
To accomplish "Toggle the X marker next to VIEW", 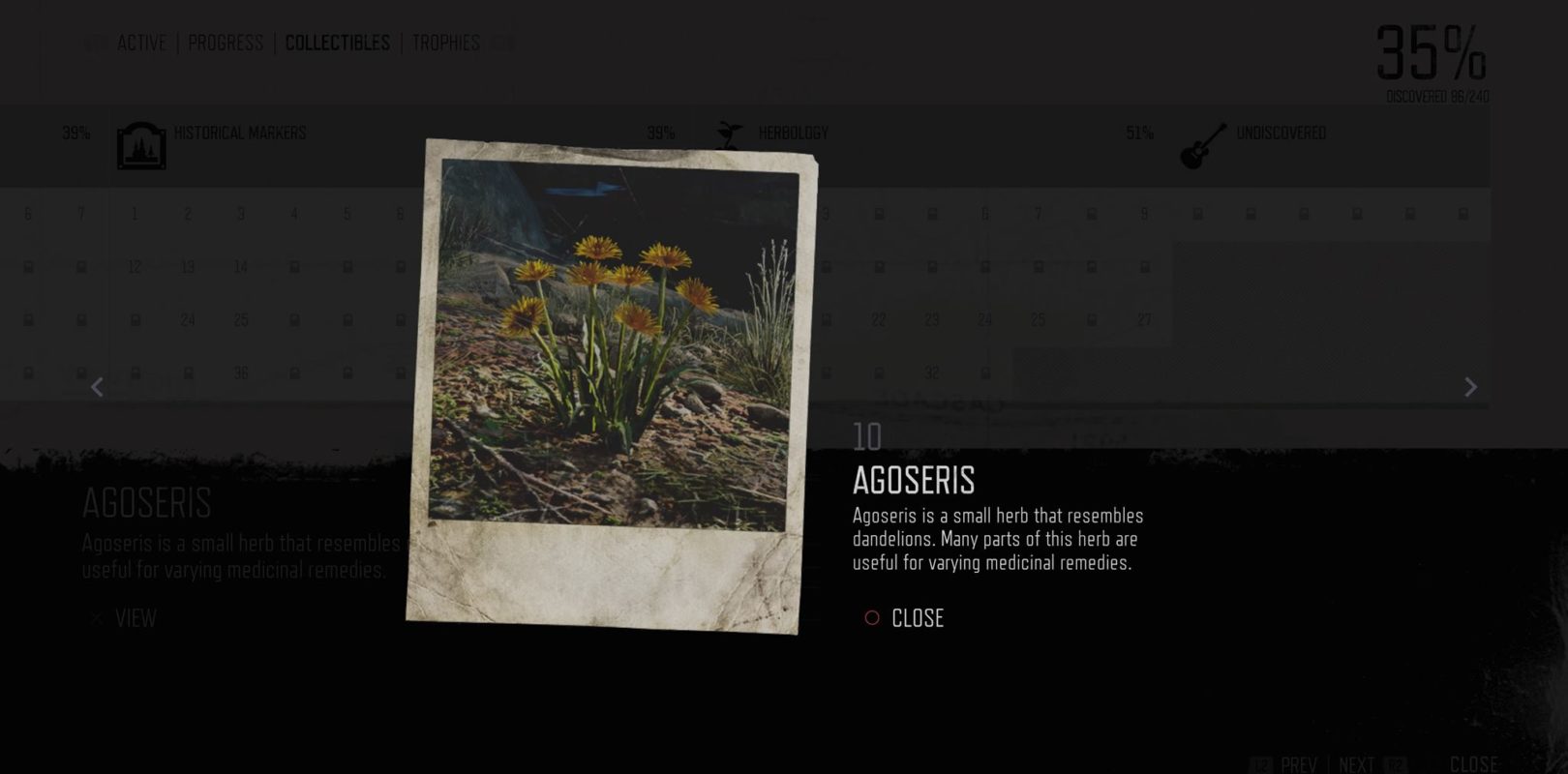I will tap(94, 619).
